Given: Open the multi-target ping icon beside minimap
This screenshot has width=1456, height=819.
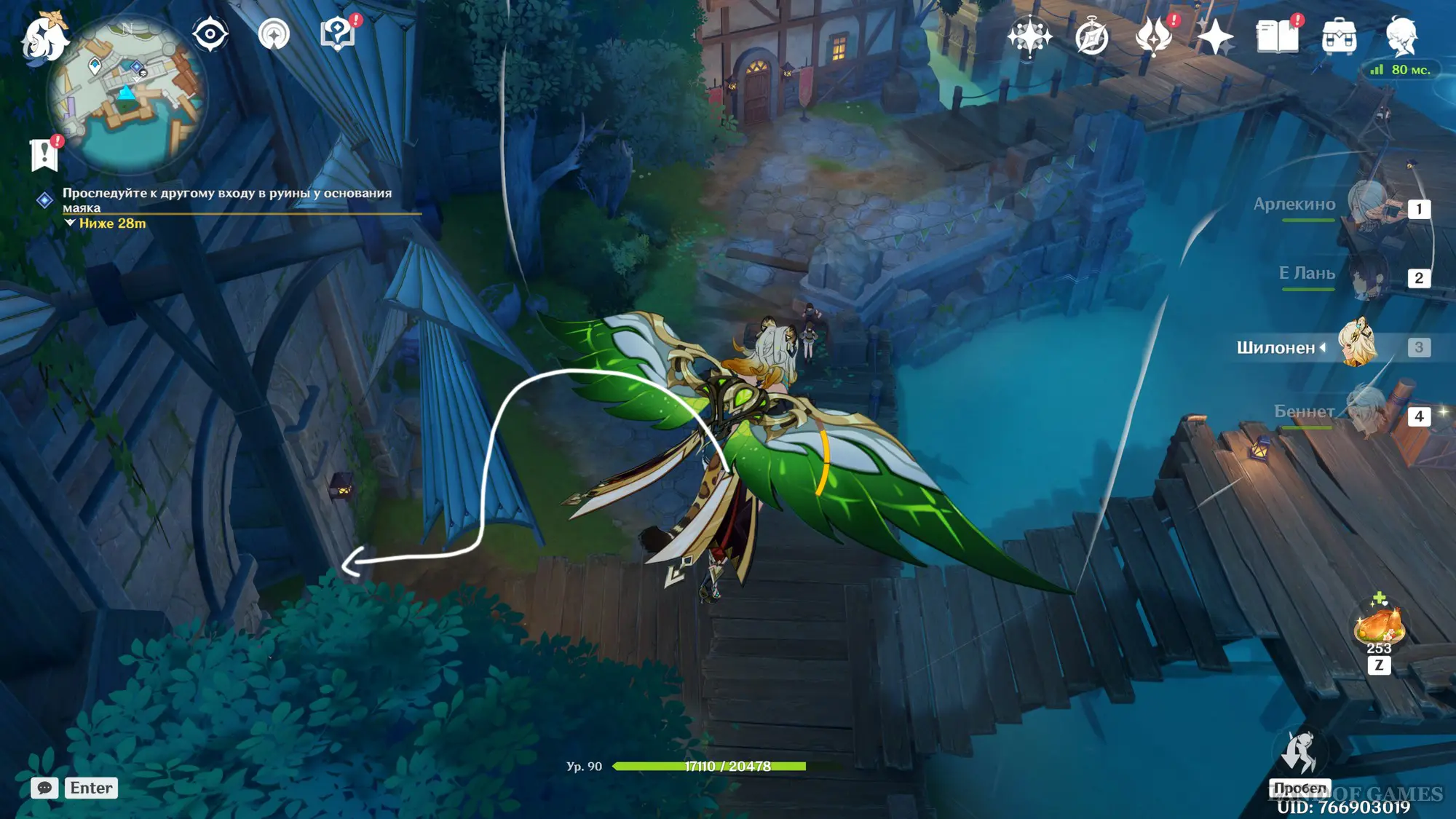Looking at the screenshot, I should [274, 34].
